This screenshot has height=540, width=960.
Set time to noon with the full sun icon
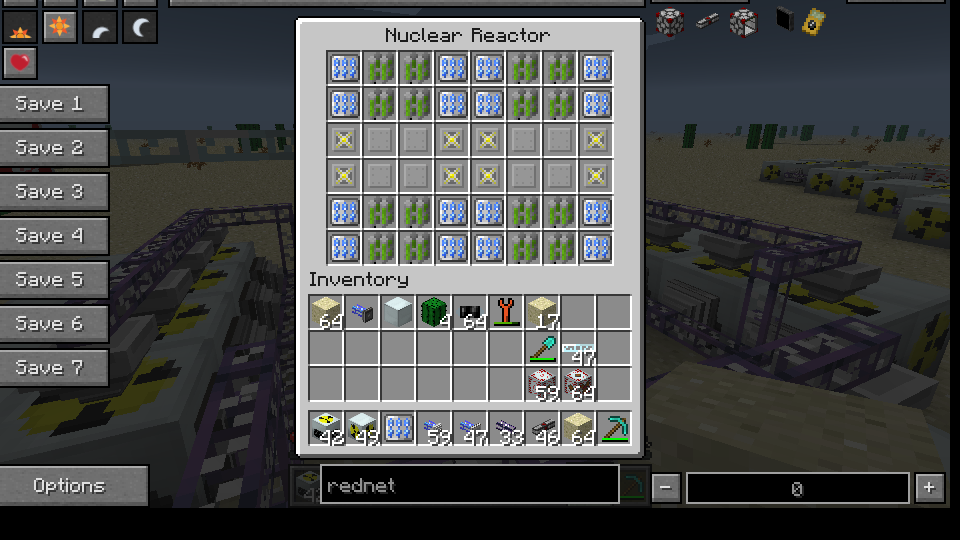point(60,28)
